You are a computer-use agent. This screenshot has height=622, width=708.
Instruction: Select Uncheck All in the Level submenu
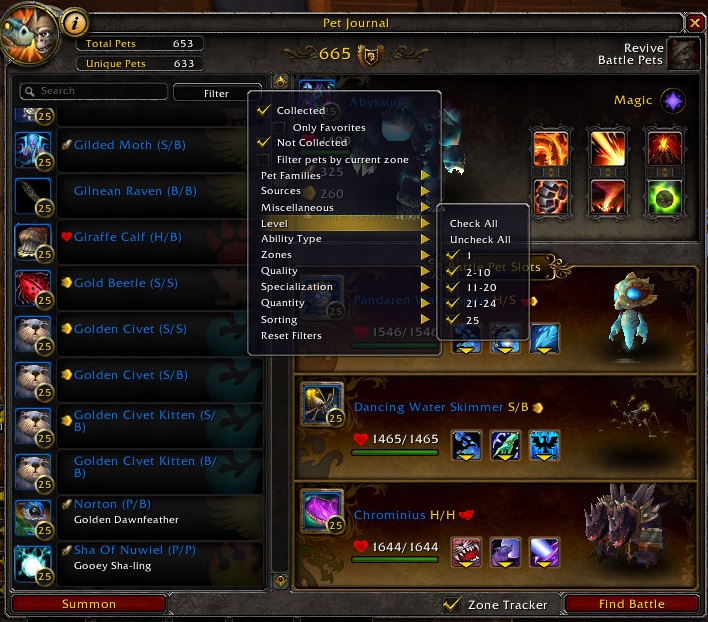pos(480,240)
